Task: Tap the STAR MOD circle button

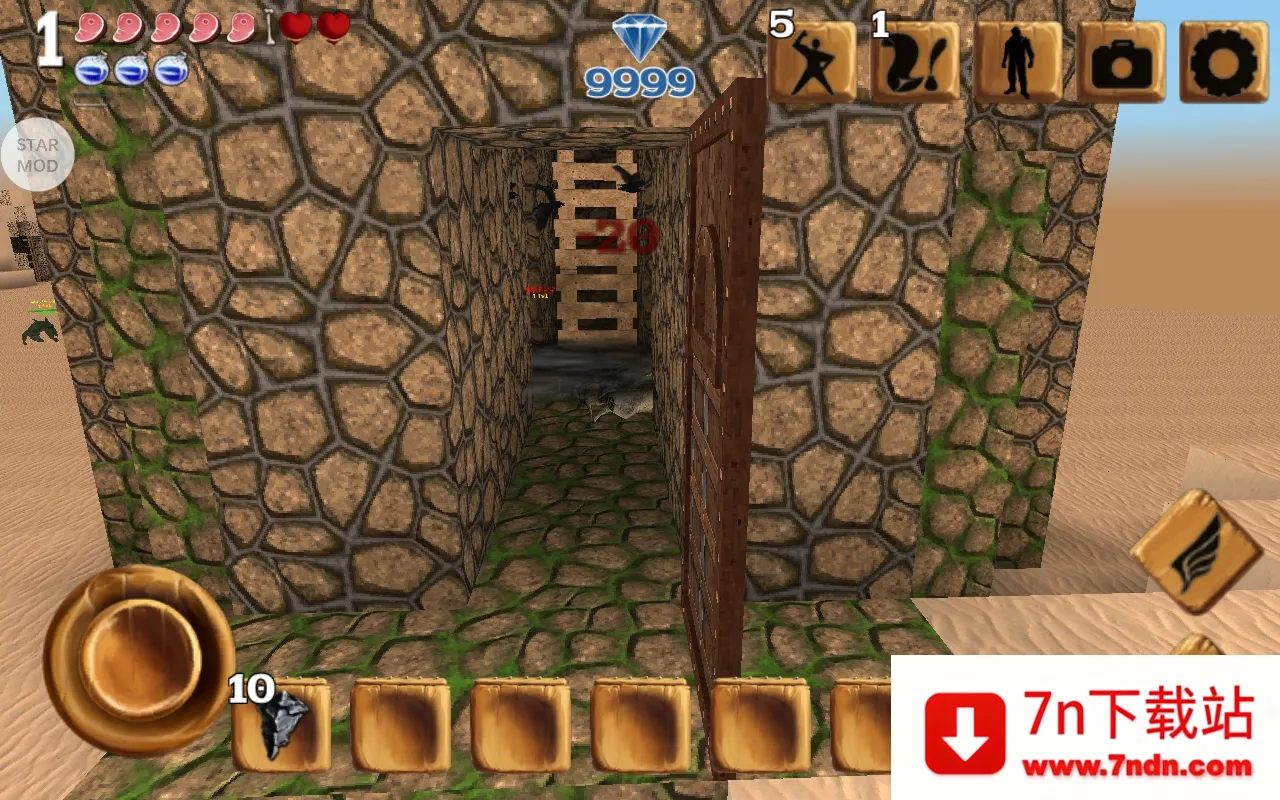Action: point(40,153)
